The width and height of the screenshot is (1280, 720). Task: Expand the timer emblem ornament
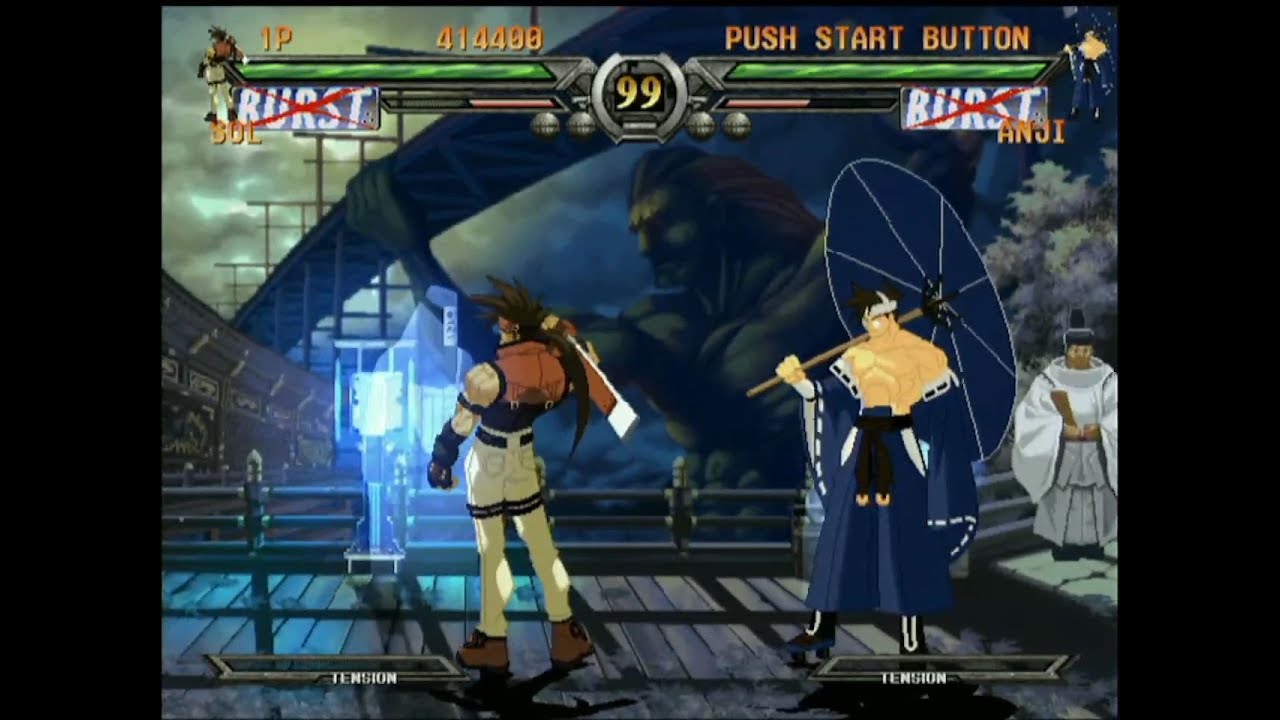click(640, 95)
